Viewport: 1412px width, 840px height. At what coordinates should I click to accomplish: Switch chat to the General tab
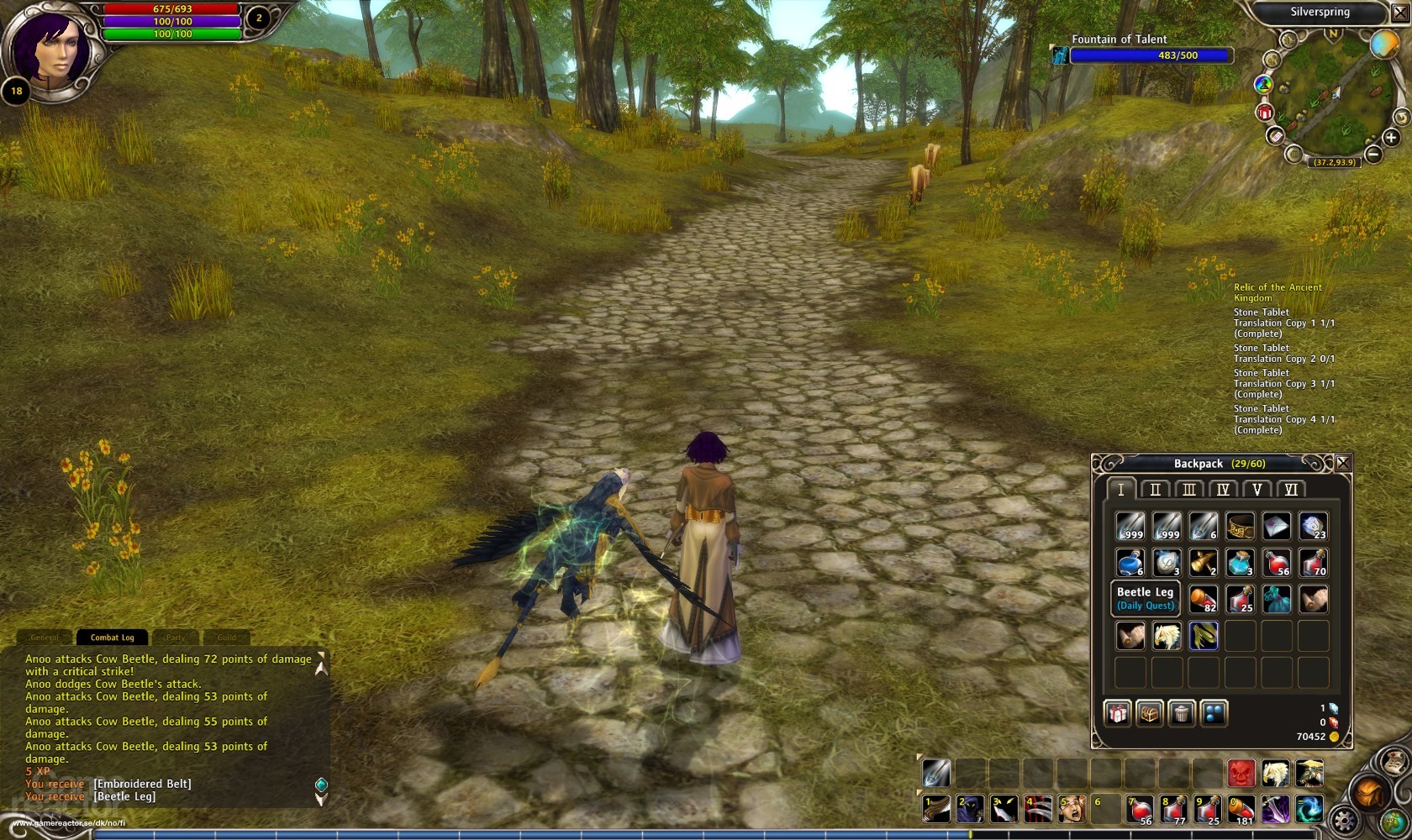44,638
